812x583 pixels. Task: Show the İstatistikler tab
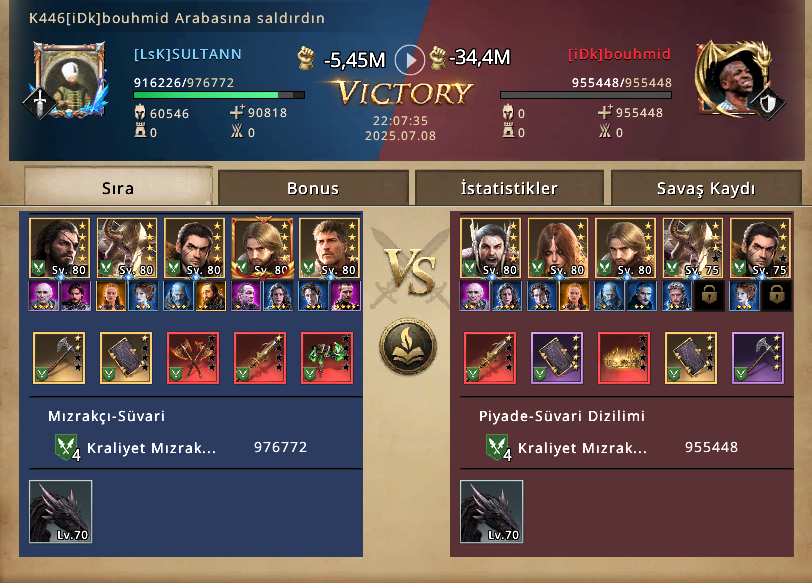click(509, 188)
